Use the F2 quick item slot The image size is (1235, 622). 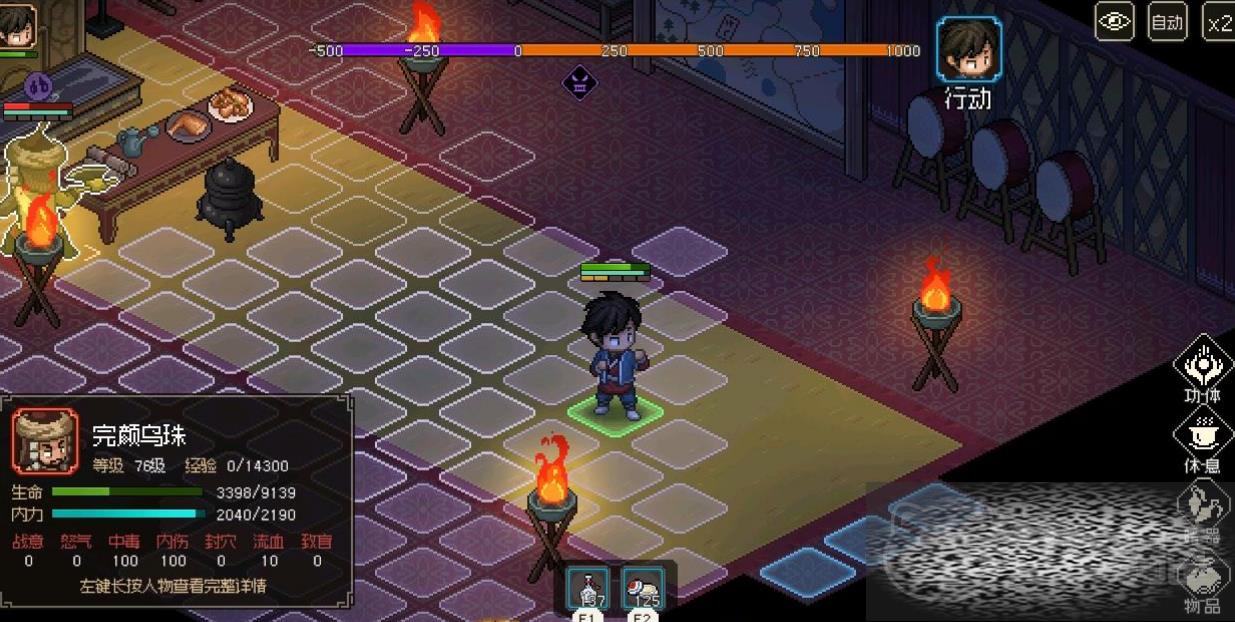(x=642, y=588)
